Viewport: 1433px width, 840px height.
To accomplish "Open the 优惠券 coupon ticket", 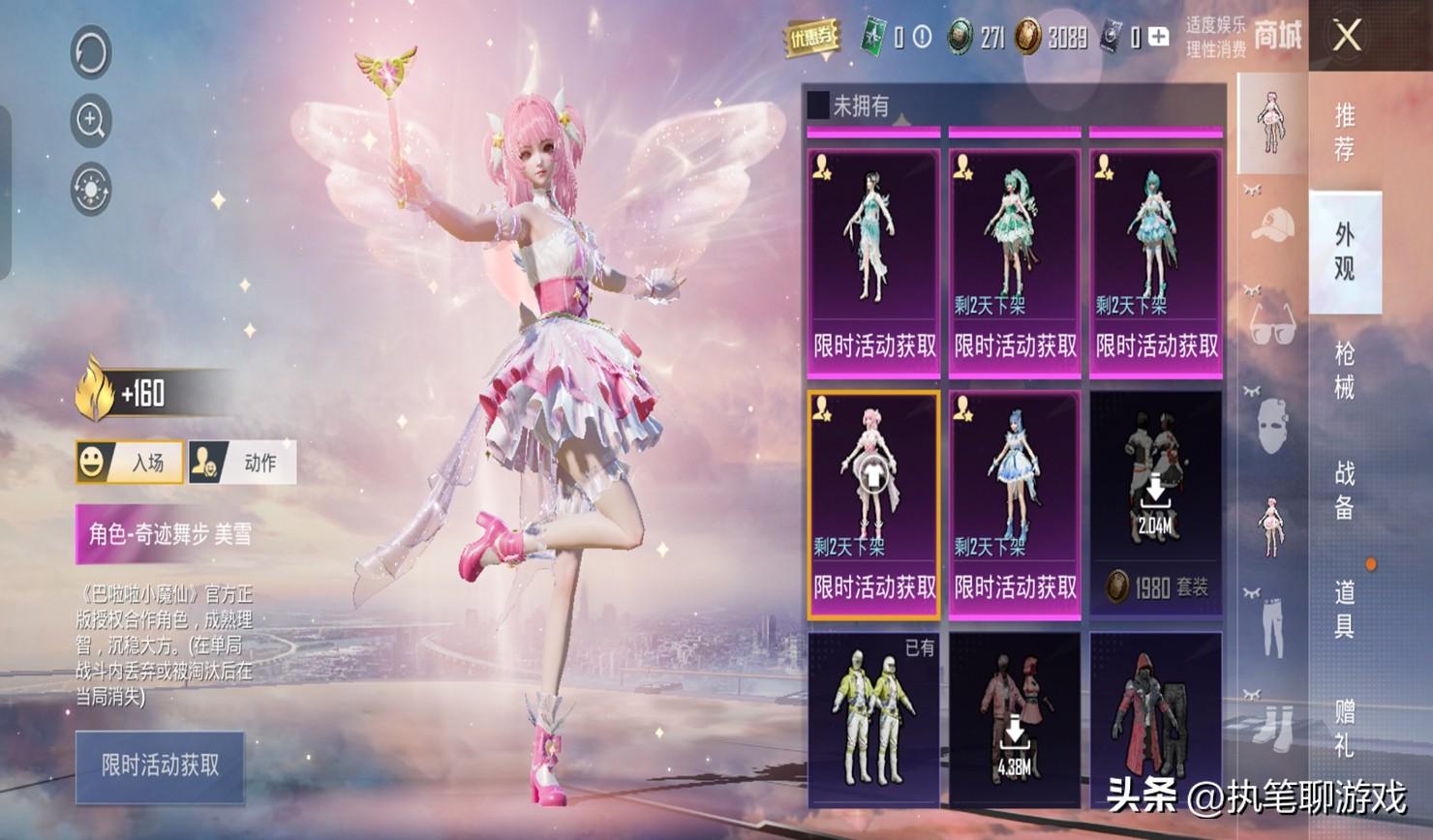I will pos(810,38).
